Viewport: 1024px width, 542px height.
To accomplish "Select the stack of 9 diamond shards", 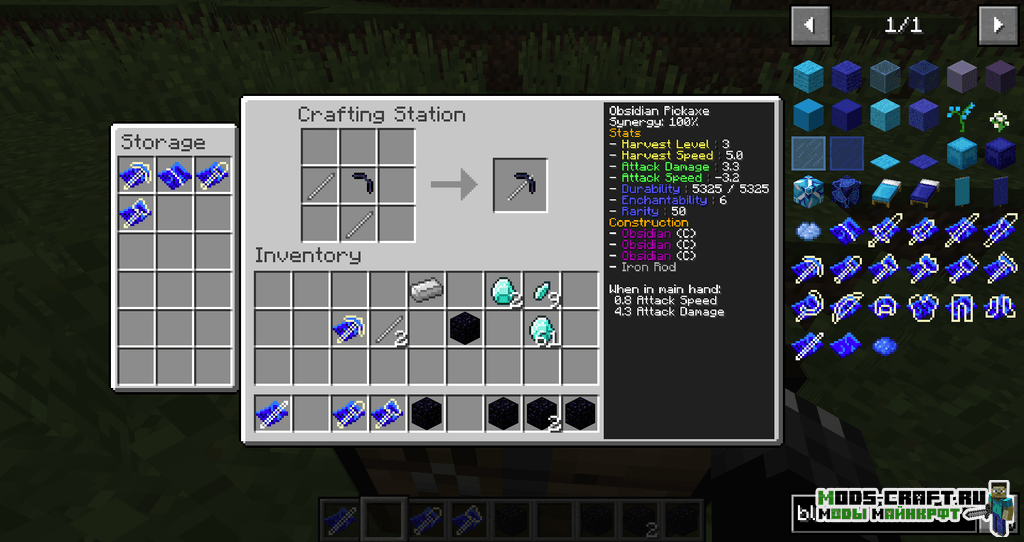I will (x=542, y=290).
